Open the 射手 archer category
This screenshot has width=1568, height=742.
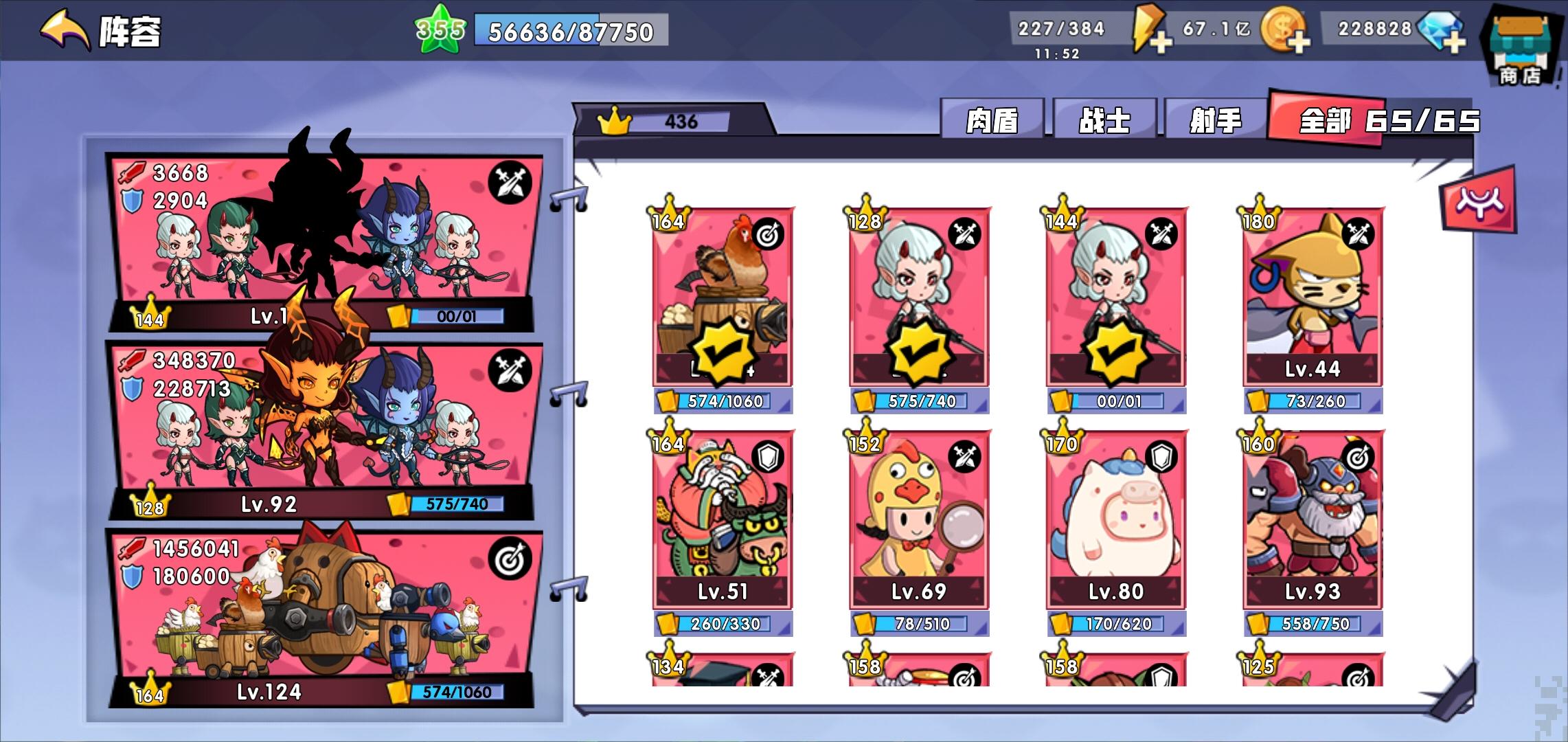1213,120
